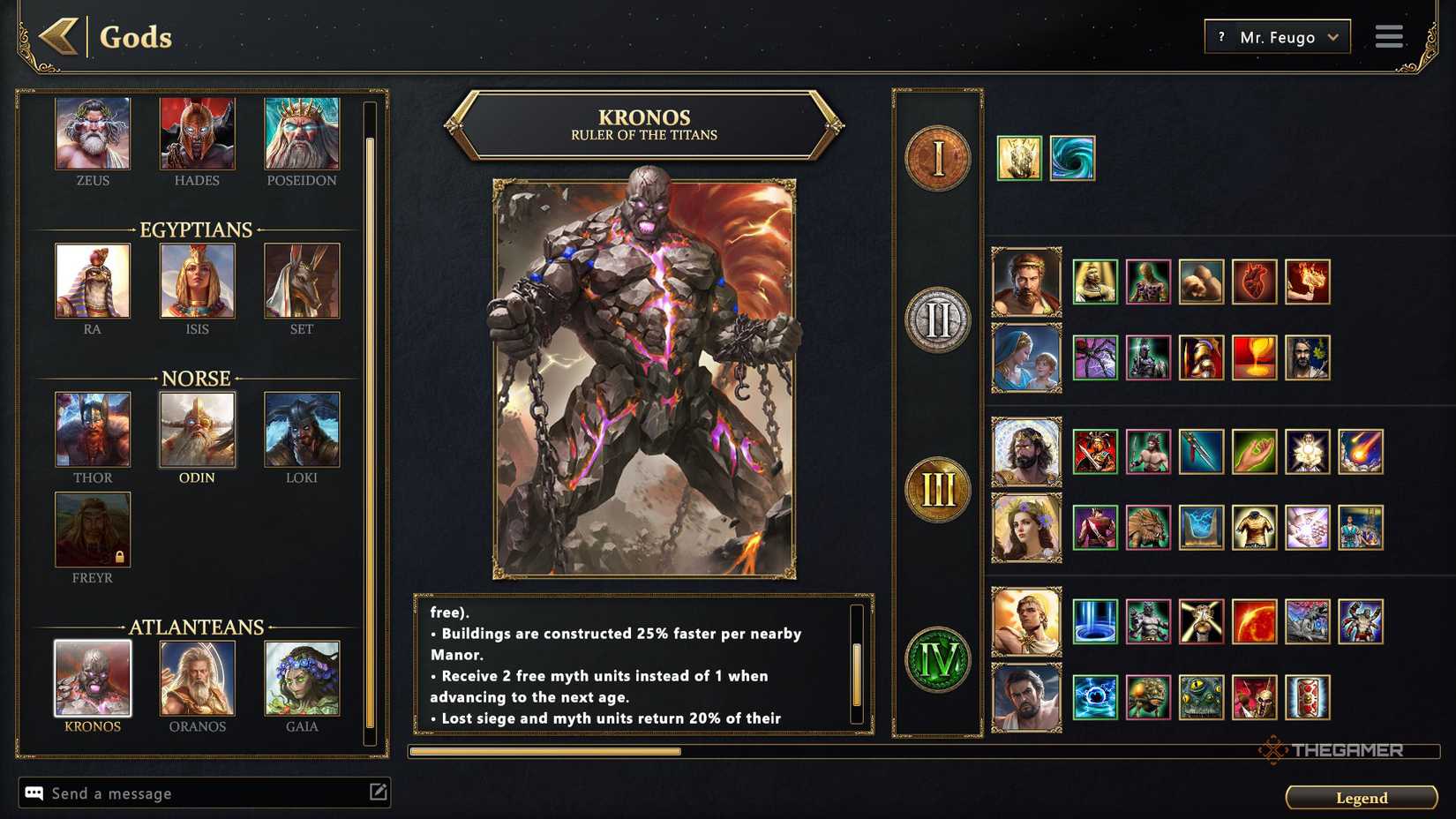Click the meteor shower god power icon
The width and height of the screenshot is (1456, 819).
tap(1359, 450)
